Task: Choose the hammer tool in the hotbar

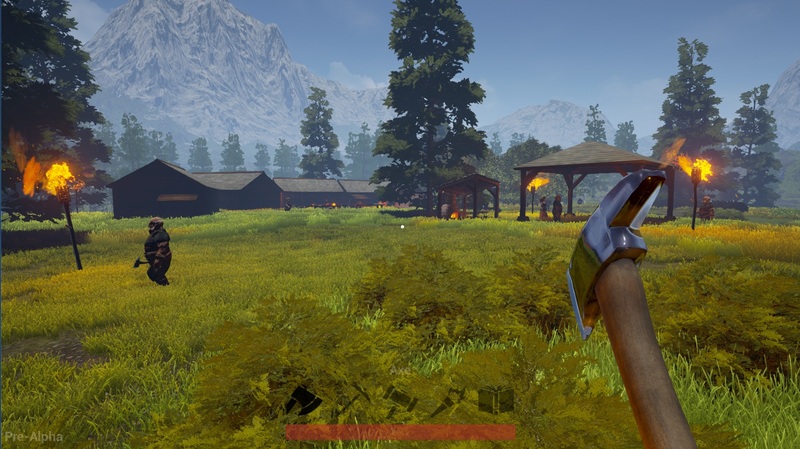Action: tap(400, 398)
